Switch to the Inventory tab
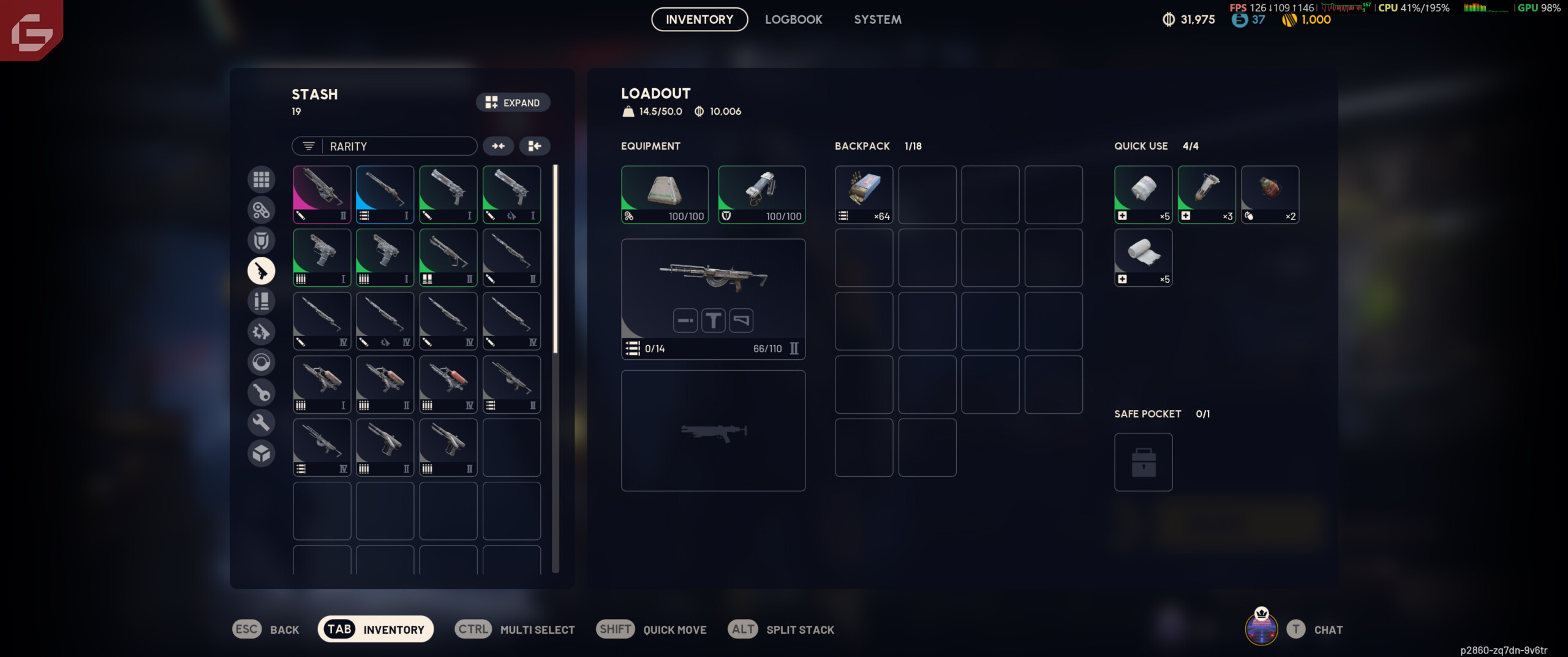Image resolution: width=1568 pixels, height=657 pixels. tap(699, 20)
